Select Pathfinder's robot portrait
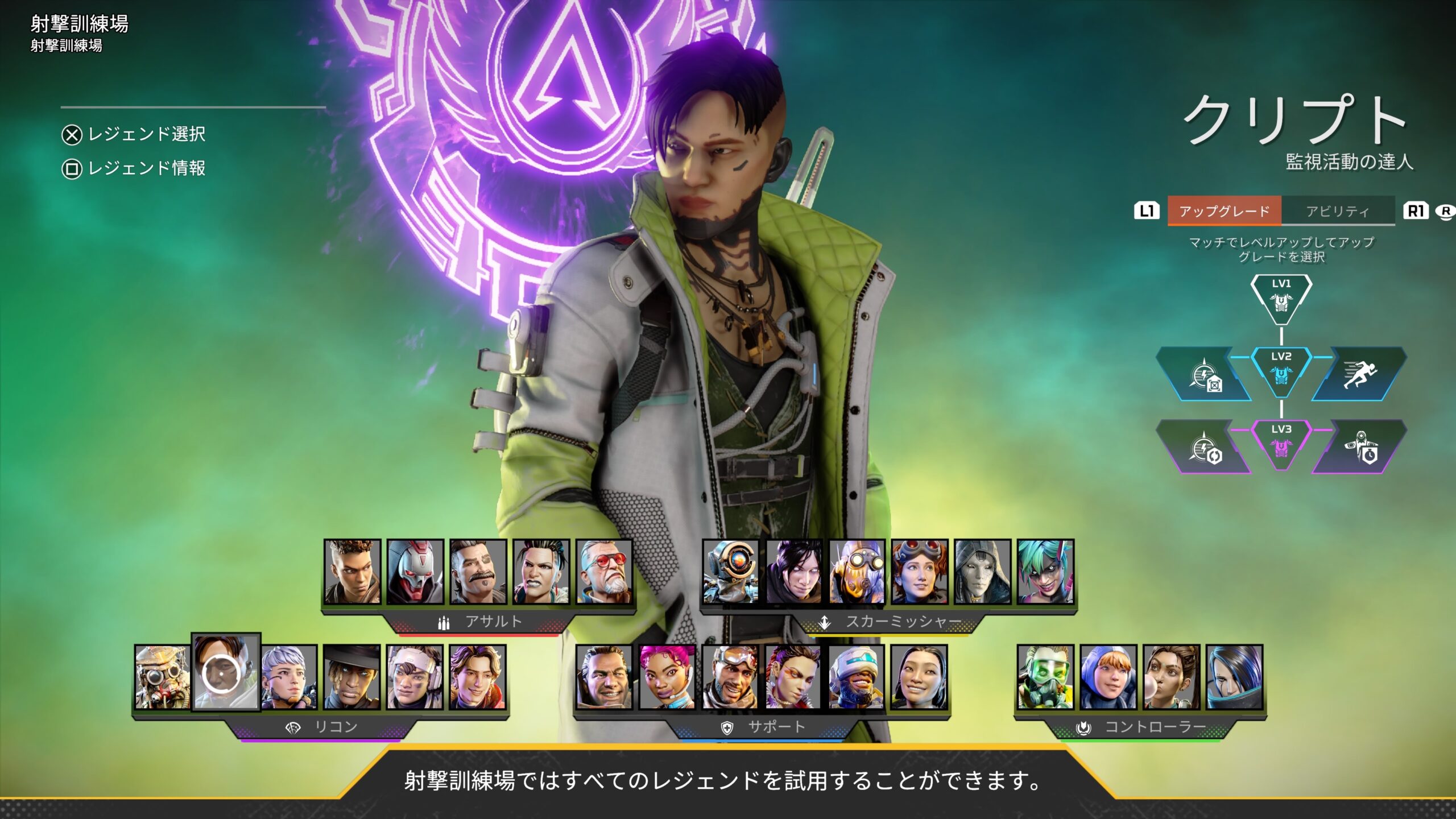The image size is (1456, 819). coord(731,572)
